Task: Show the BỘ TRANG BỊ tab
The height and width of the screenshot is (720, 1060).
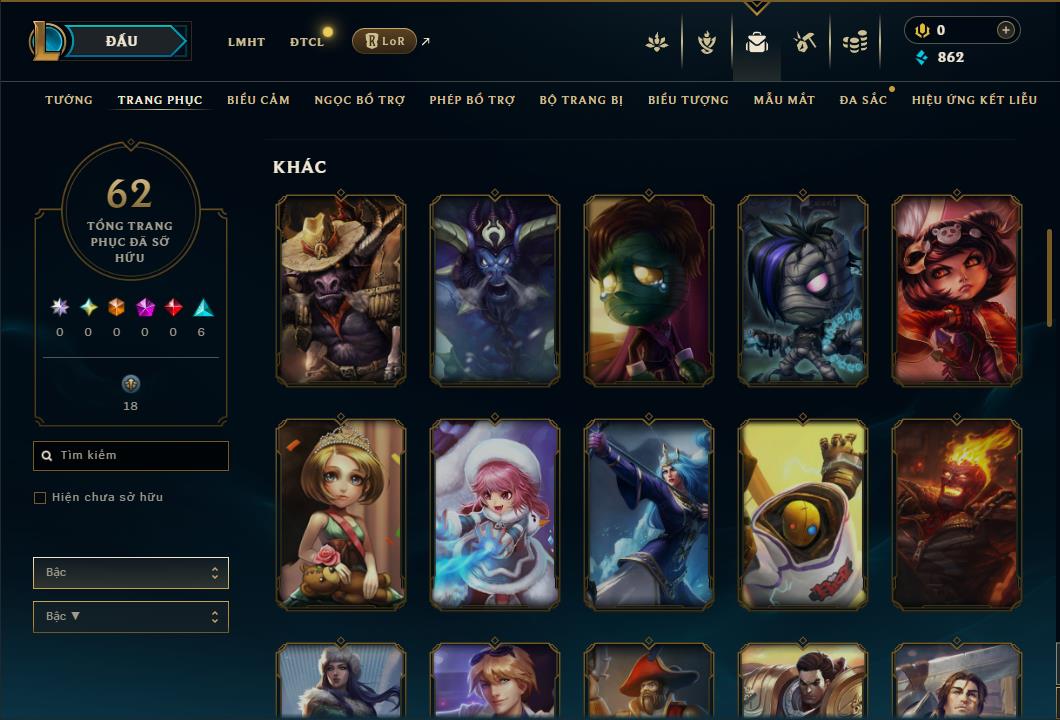Action: [x=581, y=100]
